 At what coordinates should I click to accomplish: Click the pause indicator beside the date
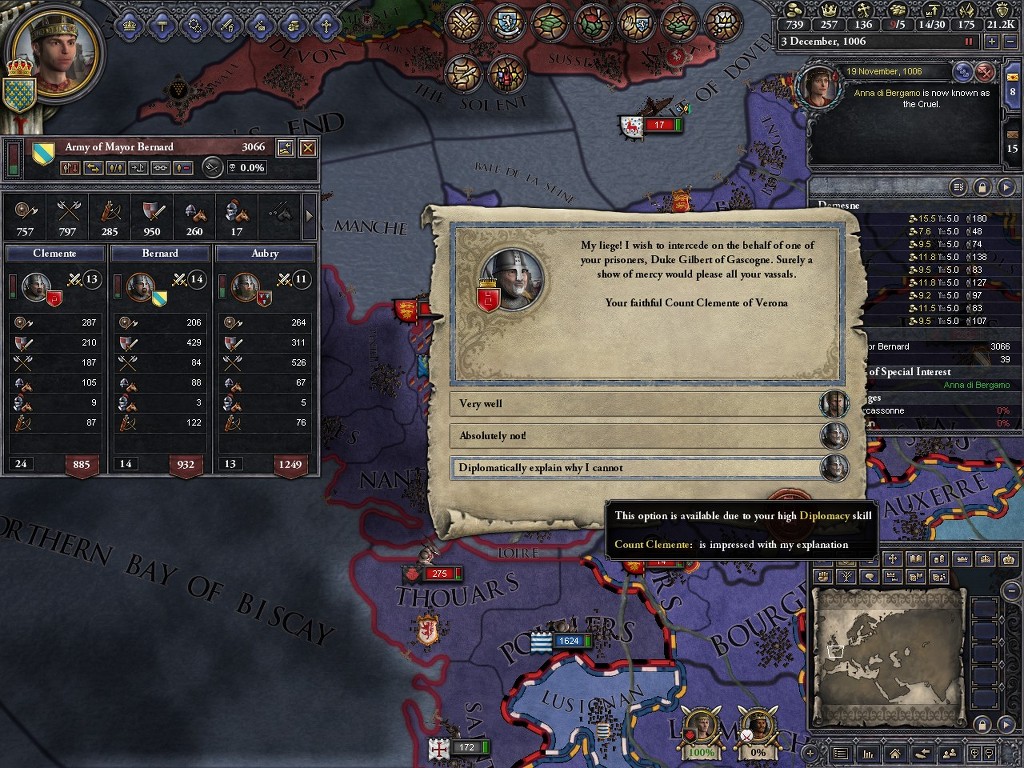point(968,42)
